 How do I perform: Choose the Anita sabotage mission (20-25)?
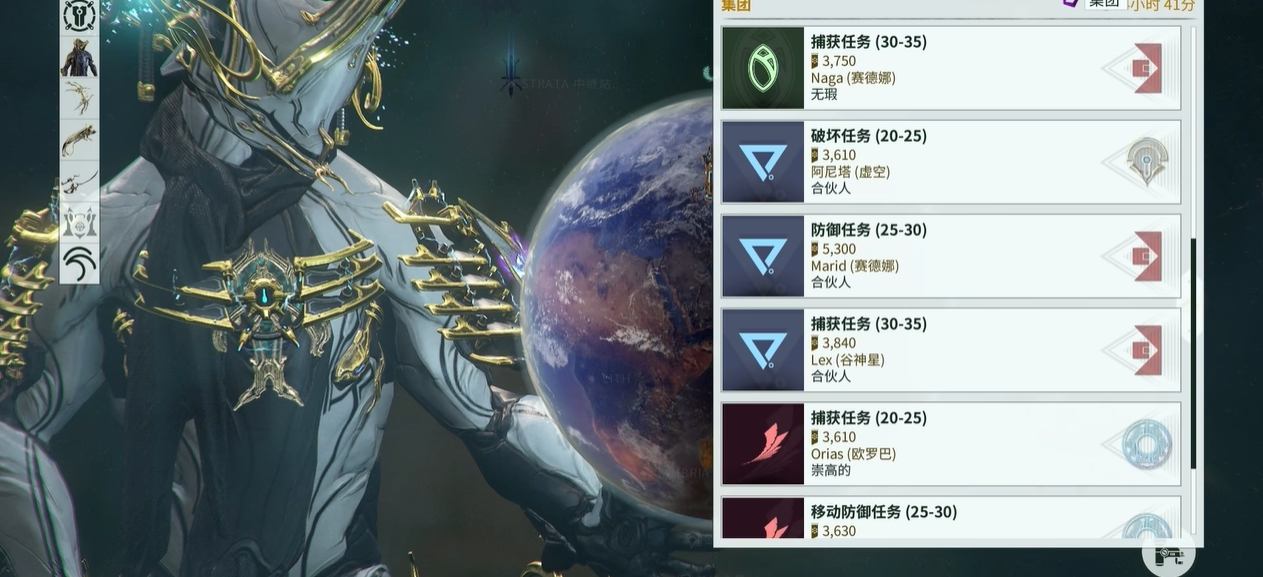(x=950, y=162)
